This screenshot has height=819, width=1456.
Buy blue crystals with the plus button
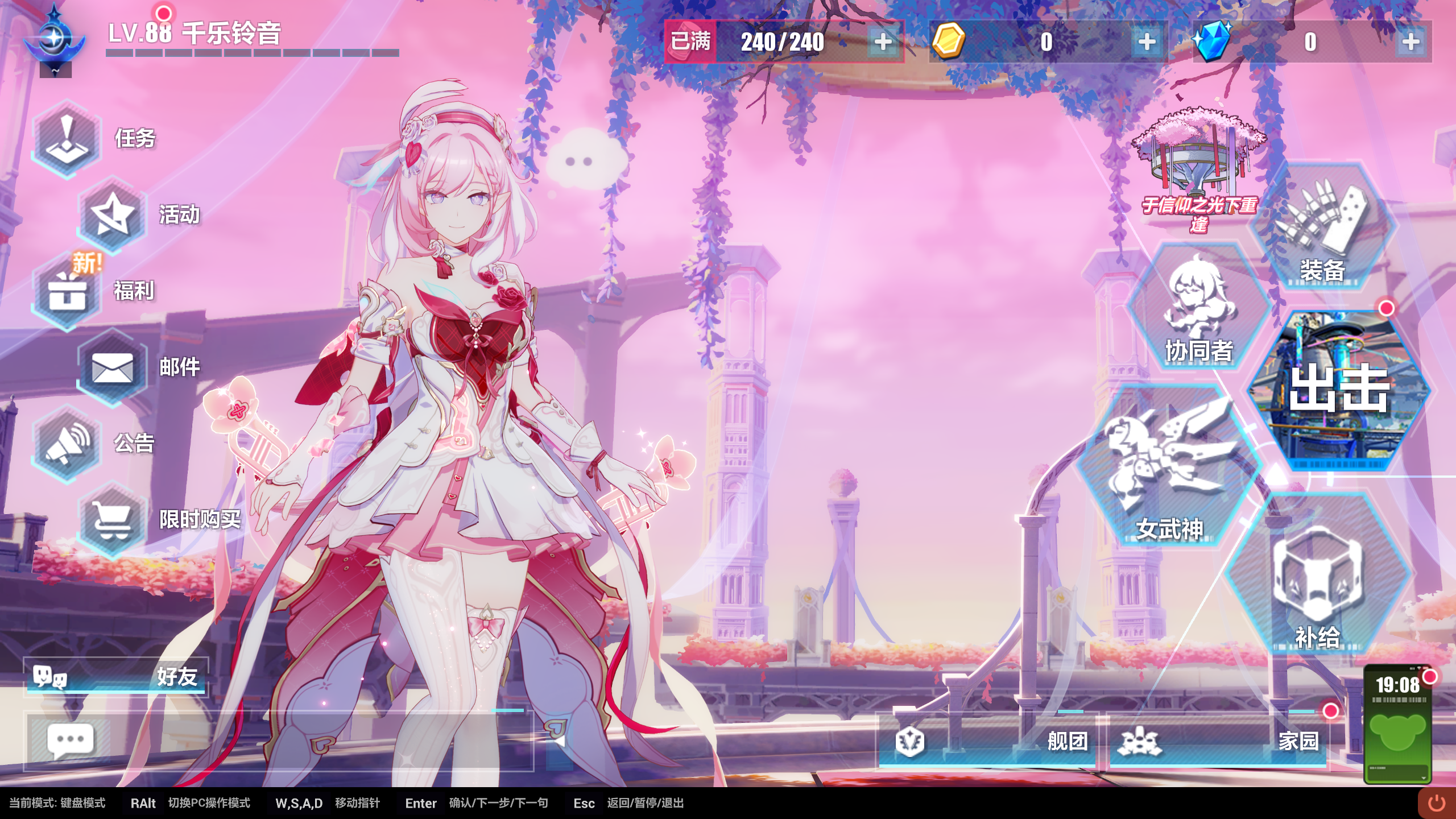[1410, 42]
